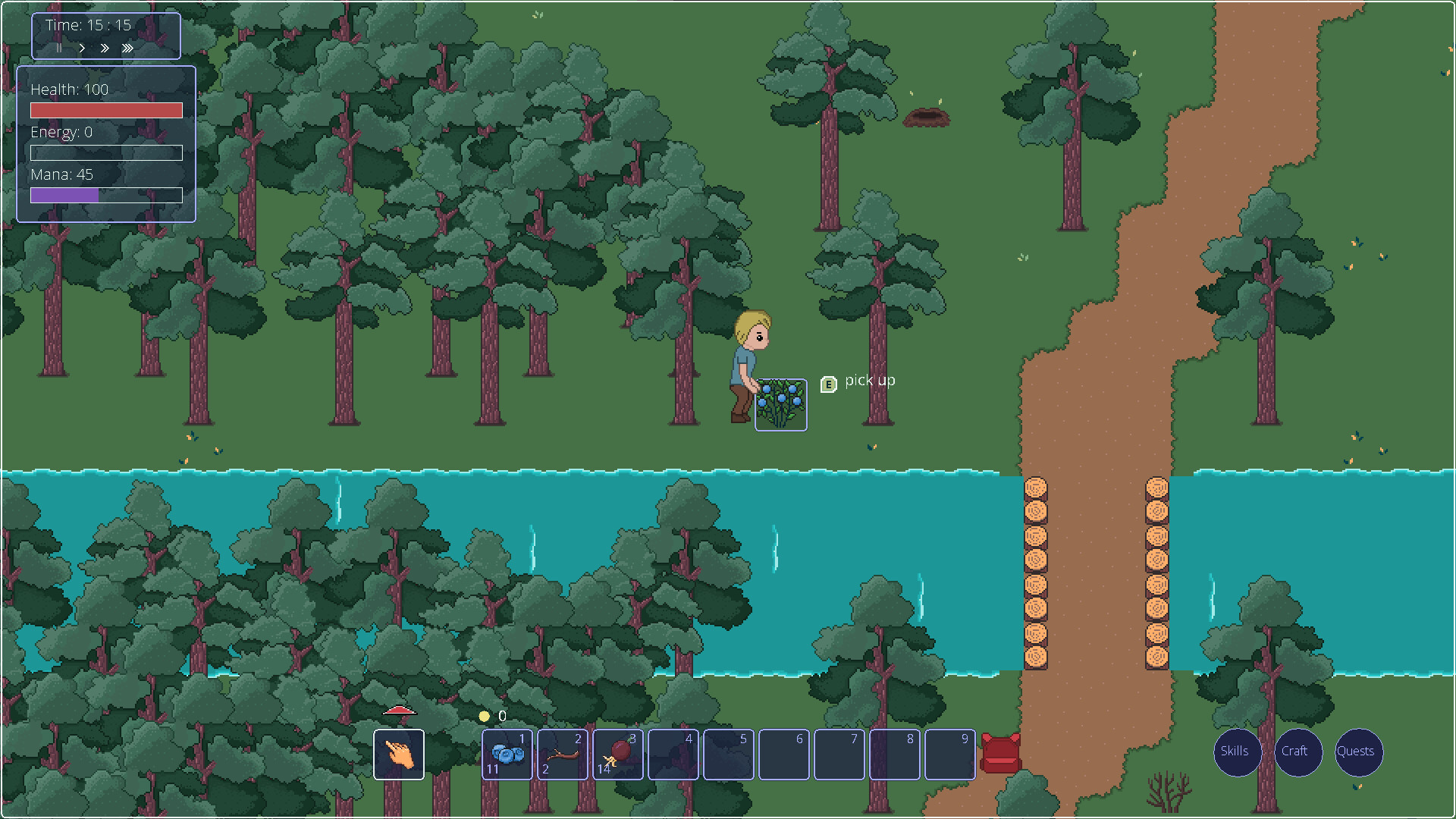This screenshot has width=1456, height=819.
Task: Click the single arrow for normal time speed
Action: pos(82,48)
